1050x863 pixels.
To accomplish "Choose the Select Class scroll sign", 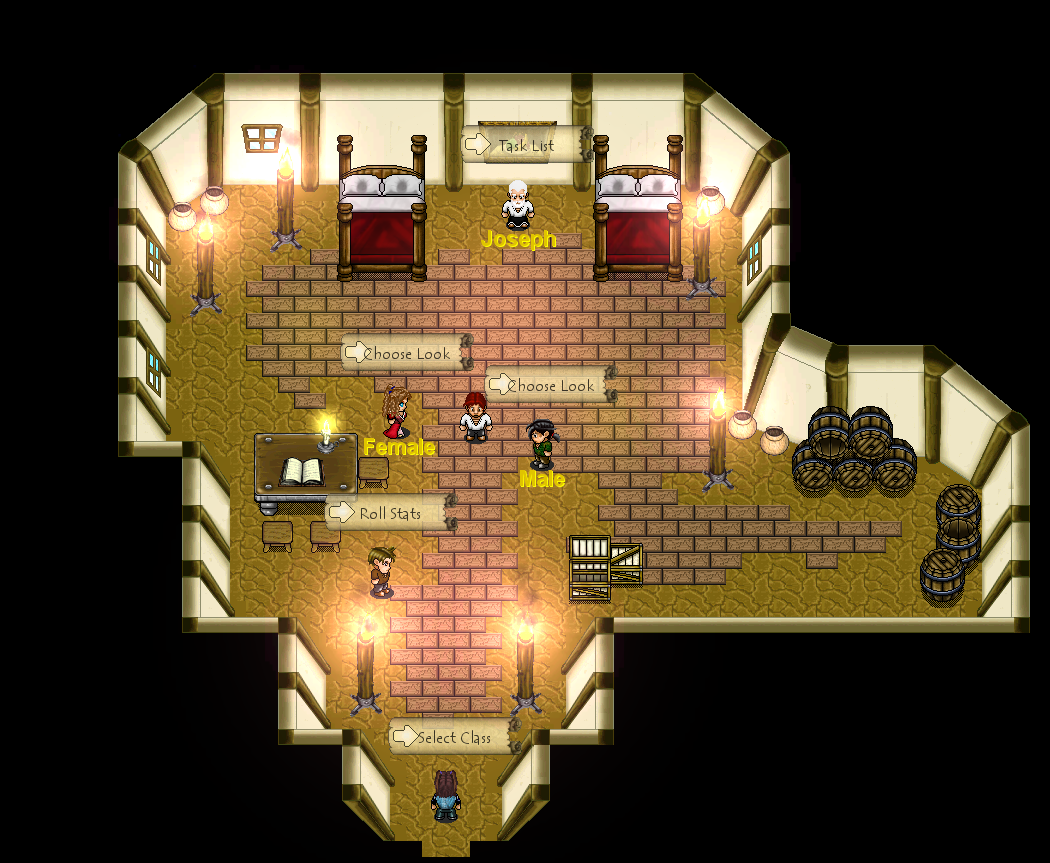I will 453,738.
